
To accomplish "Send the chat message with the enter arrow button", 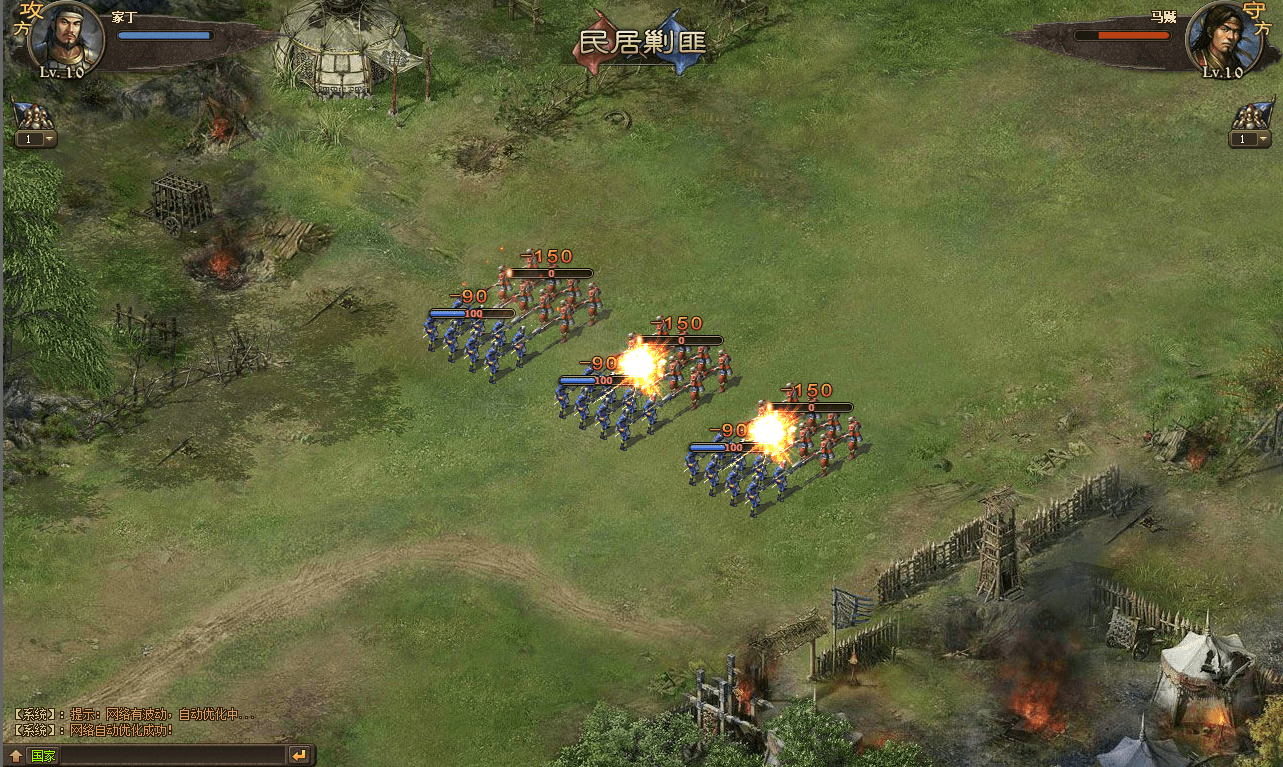I will [299, 755].
